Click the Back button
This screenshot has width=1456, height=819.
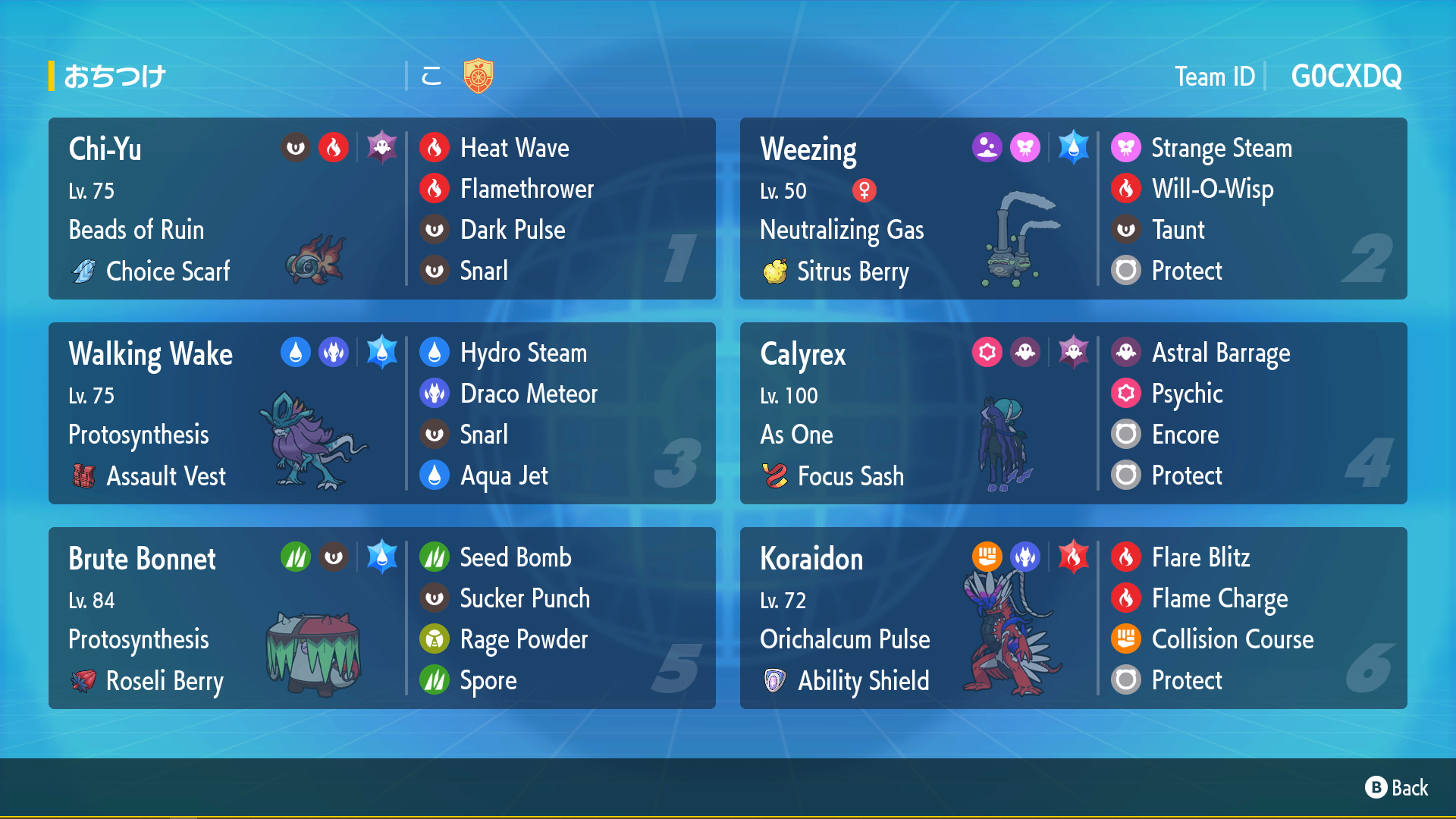pos(1397,788)
